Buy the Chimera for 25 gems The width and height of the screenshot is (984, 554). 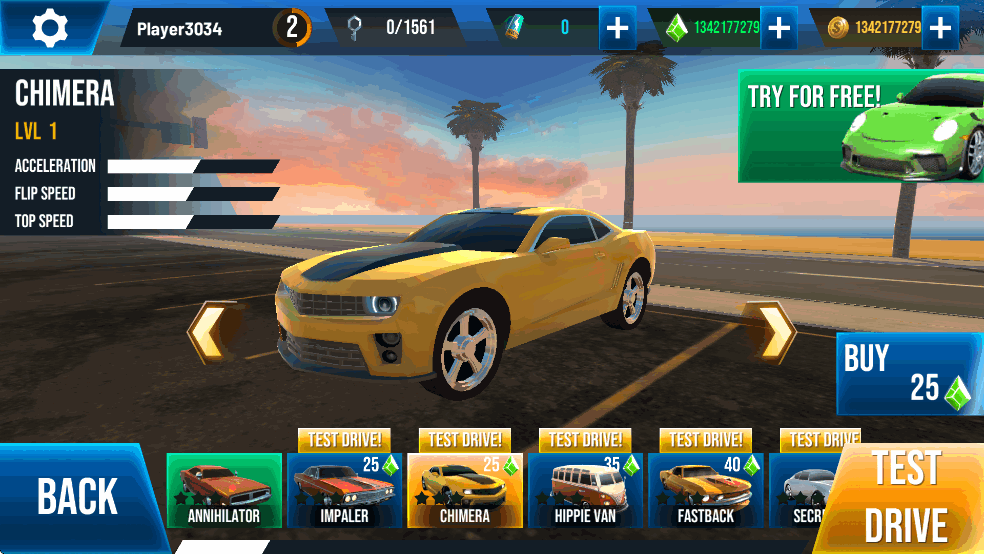908,374
